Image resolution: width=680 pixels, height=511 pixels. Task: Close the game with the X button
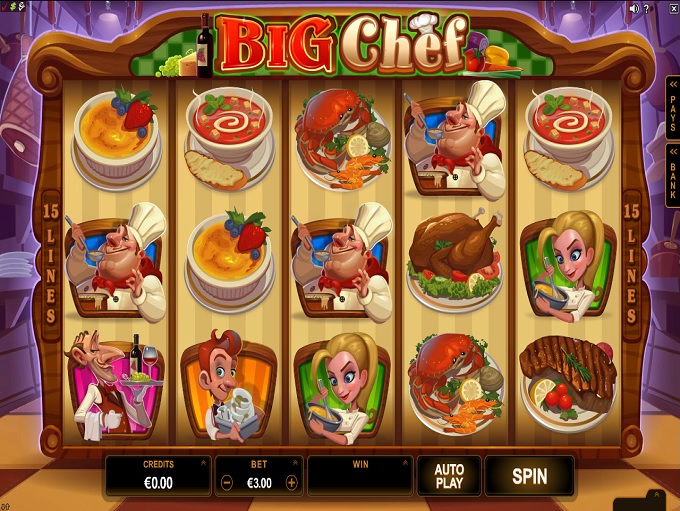point(672,6)
